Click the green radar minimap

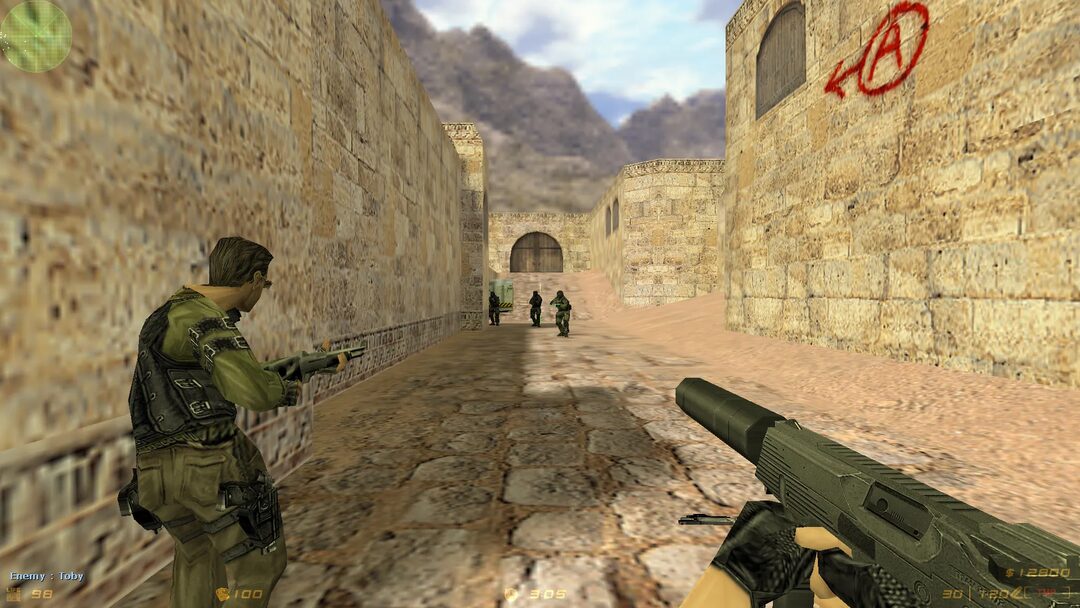pos(36,34)
